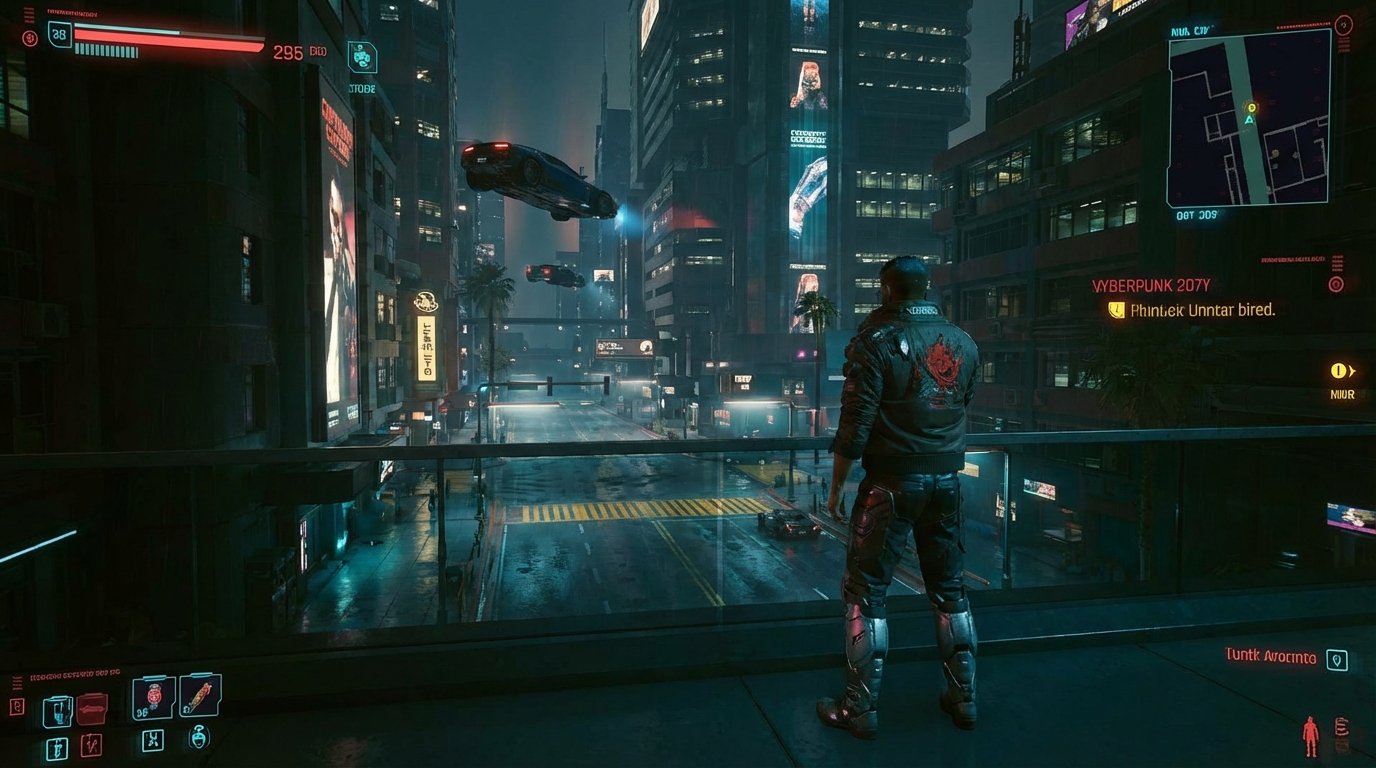Expand the minimap in the top-right corner
Viewport: 1376px width, 768px height.
(x=1248, y=118)
